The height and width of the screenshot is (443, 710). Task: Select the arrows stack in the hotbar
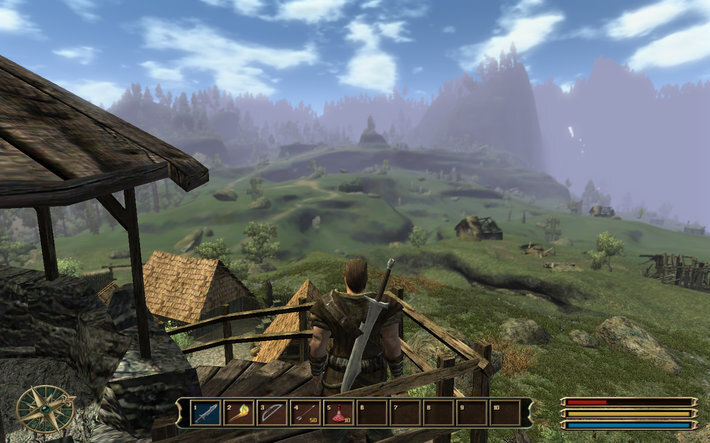306,412
